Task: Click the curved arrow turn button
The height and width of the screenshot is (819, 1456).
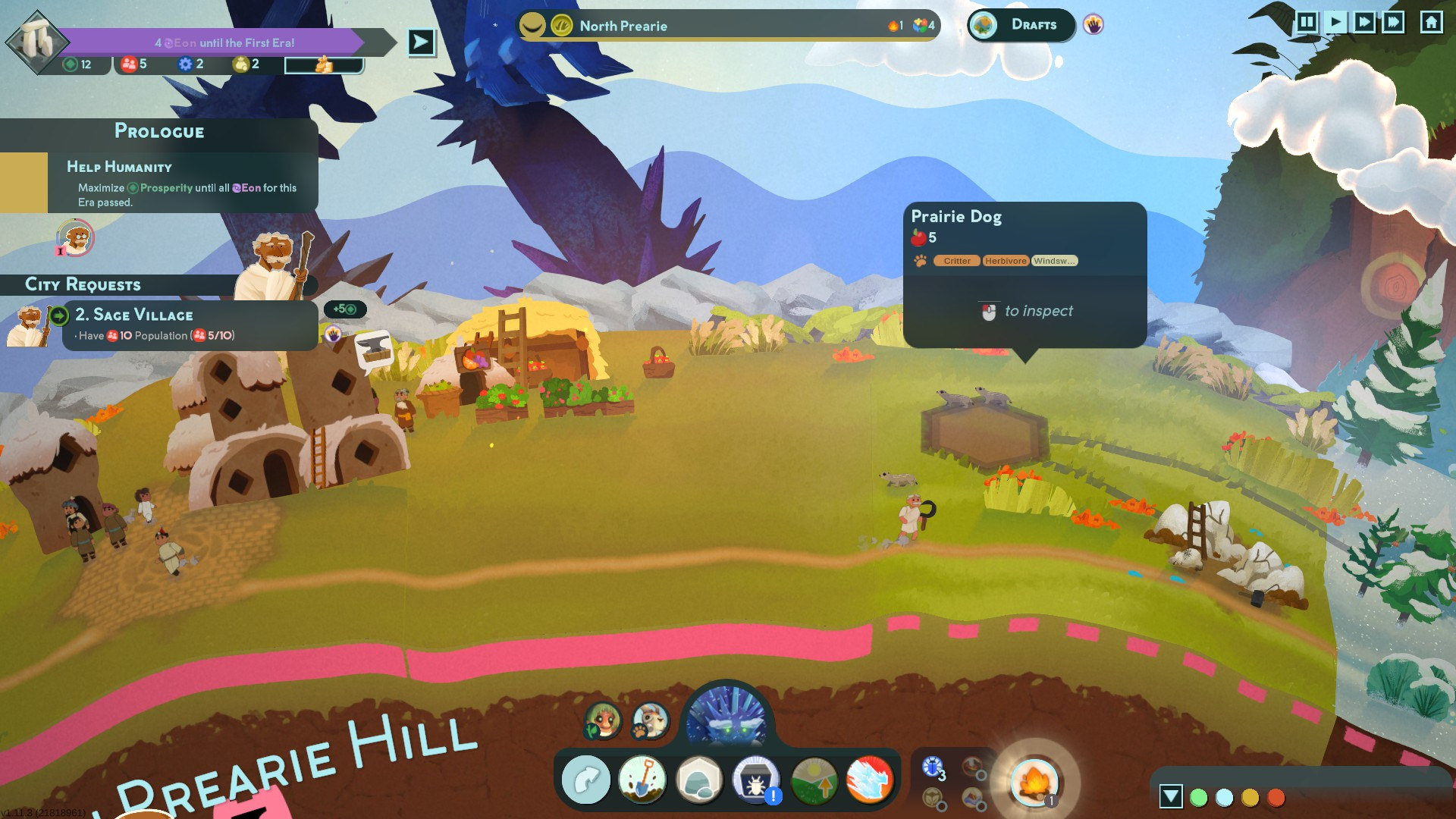Action: (x=585, y=780)
